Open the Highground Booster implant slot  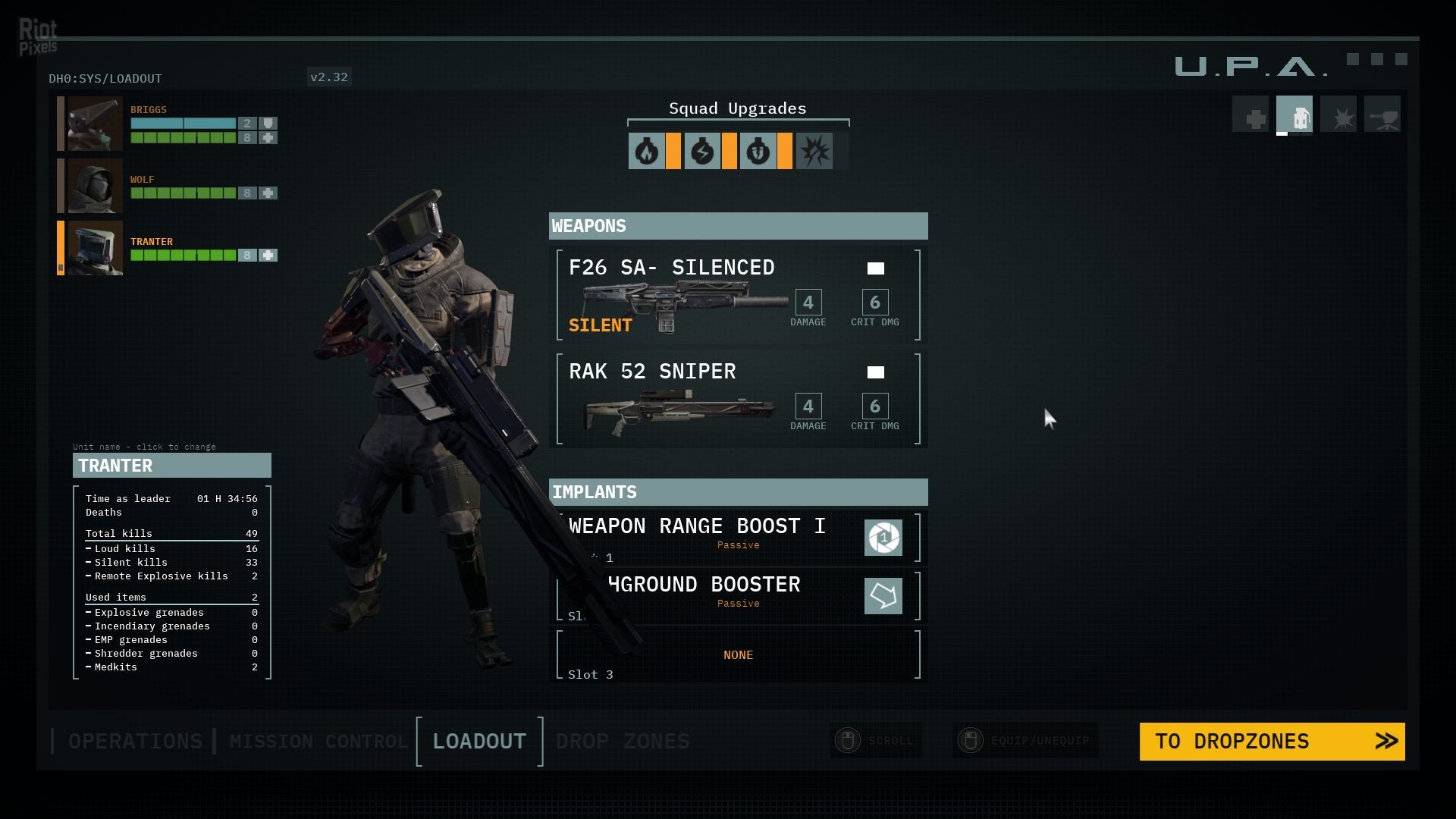(738, 595)
